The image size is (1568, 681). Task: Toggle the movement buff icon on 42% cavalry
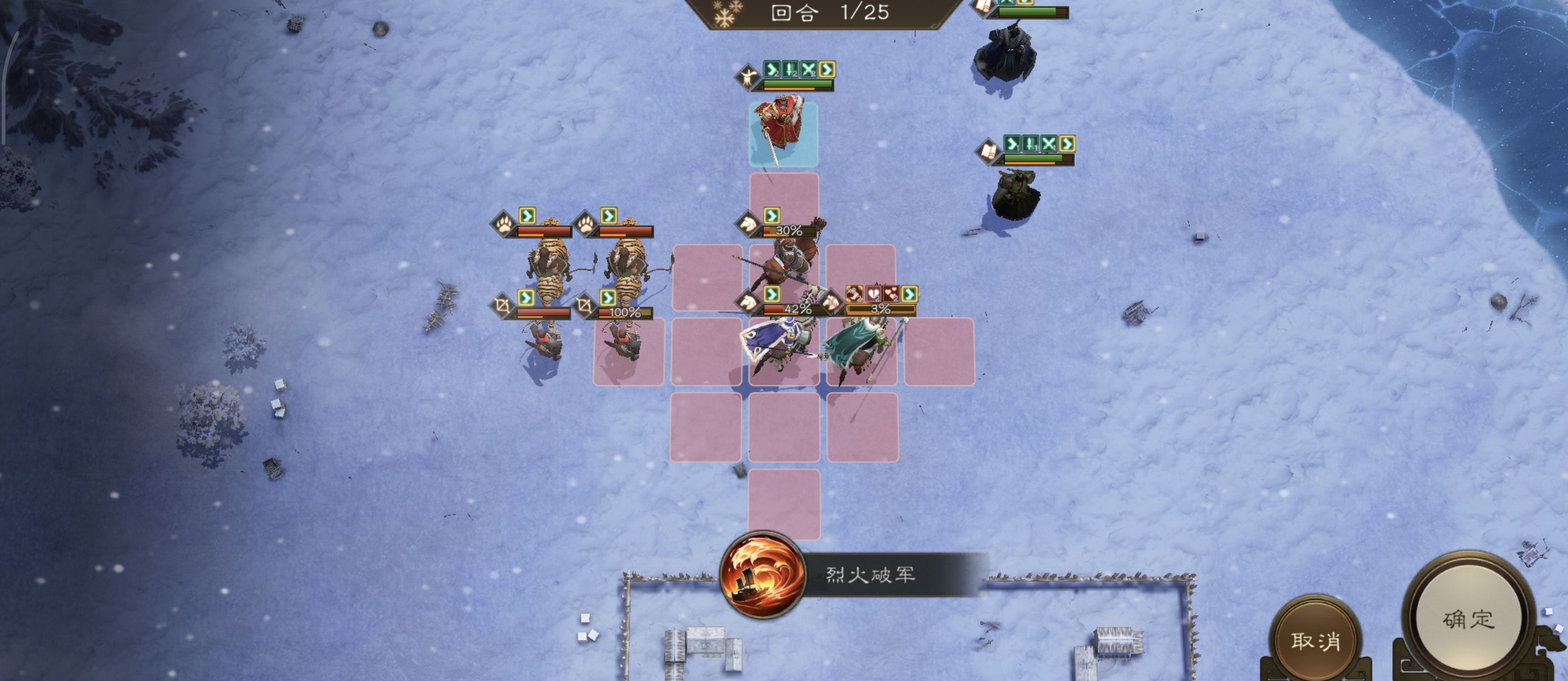point(772,294)
